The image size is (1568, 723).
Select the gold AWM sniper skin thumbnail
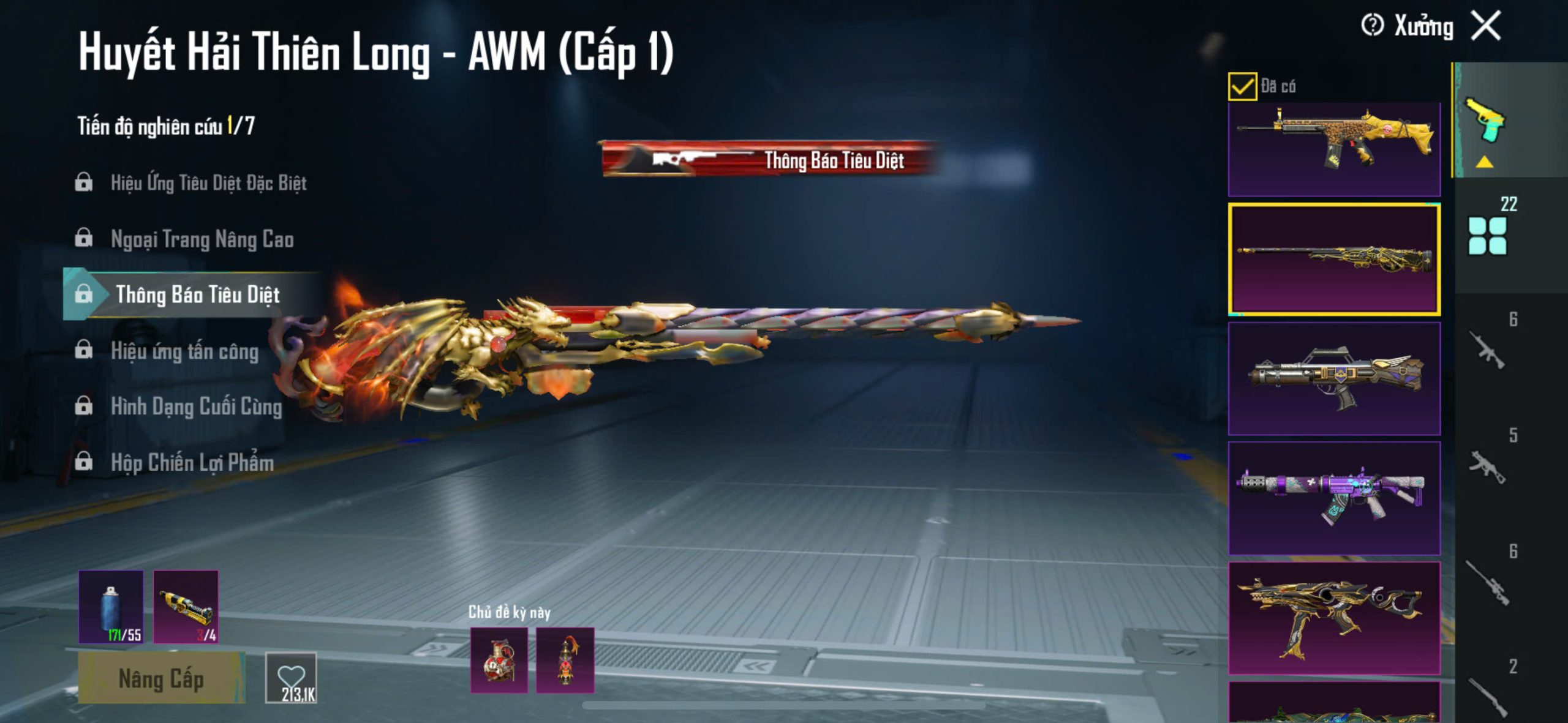pyautogui.click(x=1334, y=260)
